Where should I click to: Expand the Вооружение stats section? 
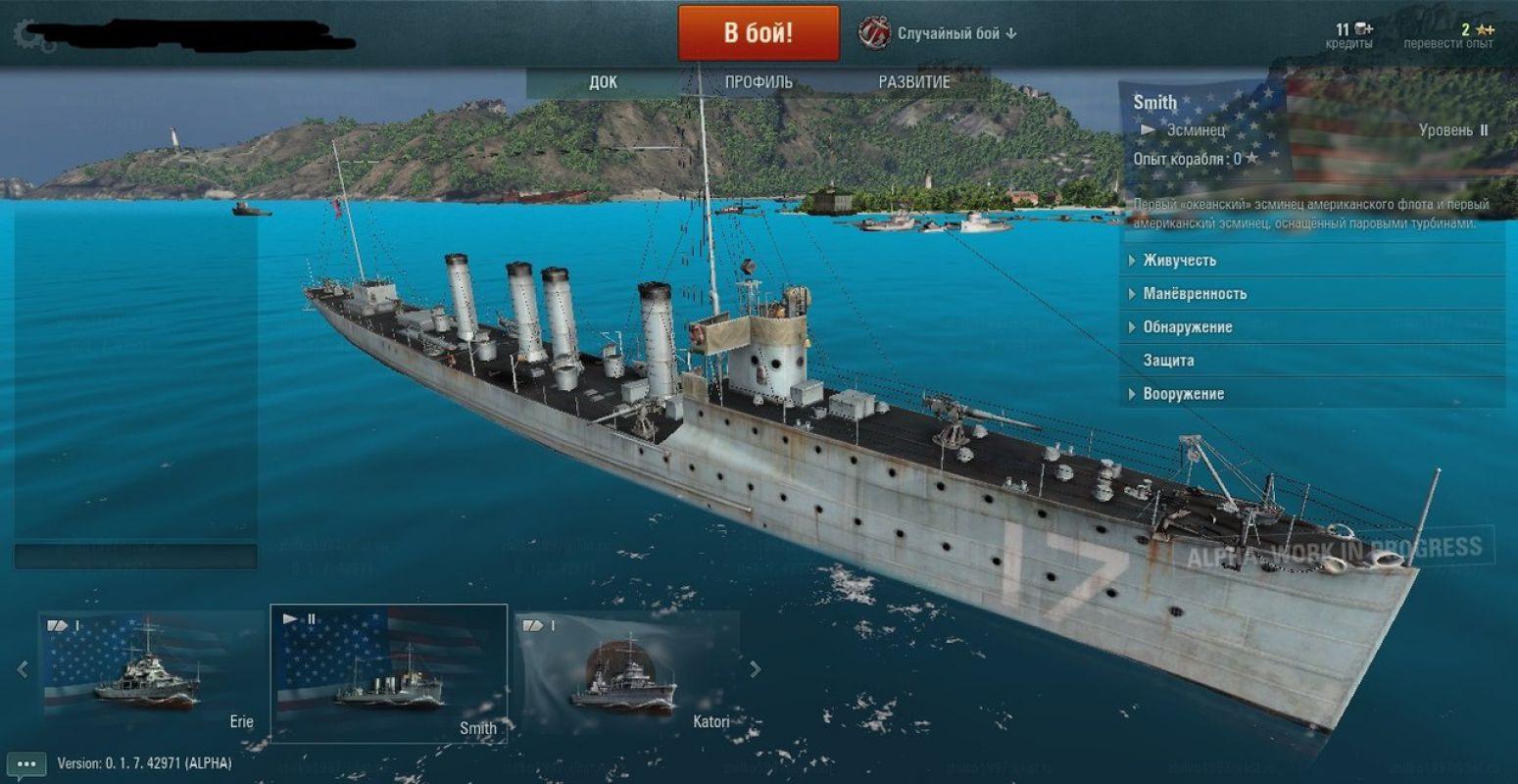click(x=1183, y=394)
